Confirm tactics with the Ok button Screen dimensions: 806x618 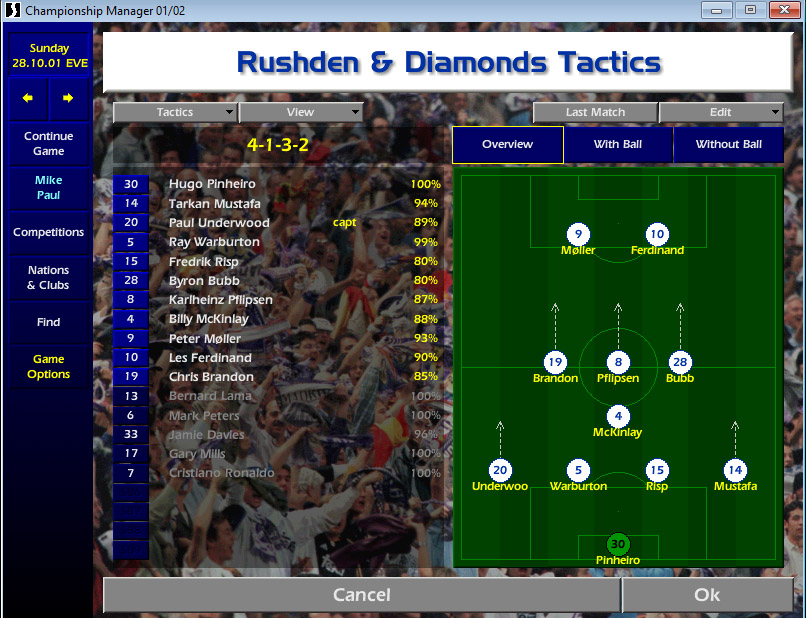pyautogui.click(x=707, y=595)
